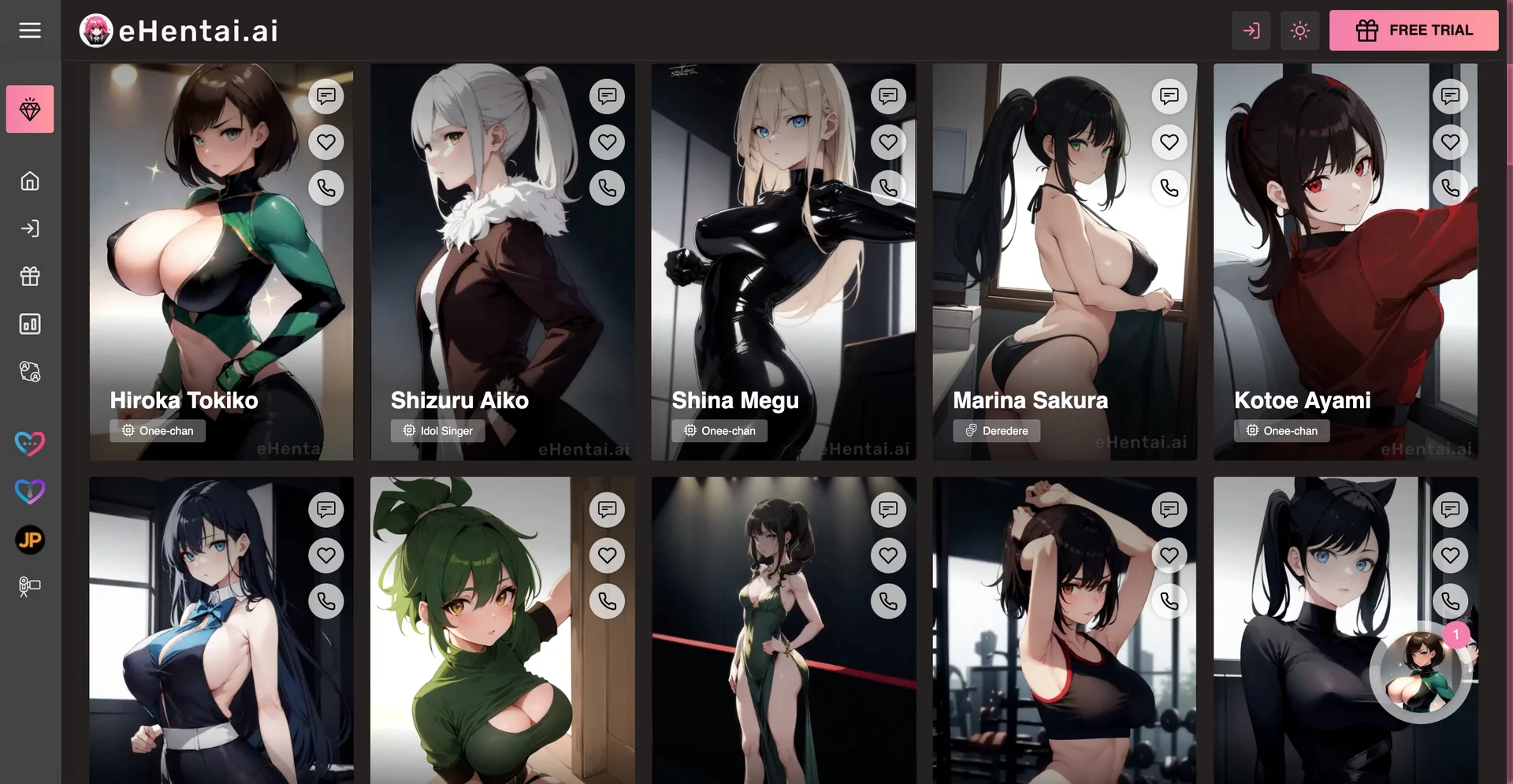Select the diamond Explore icon in sidebar
Image resolution: width=1513 pixels, height=784 pixels.
(30, 109)
